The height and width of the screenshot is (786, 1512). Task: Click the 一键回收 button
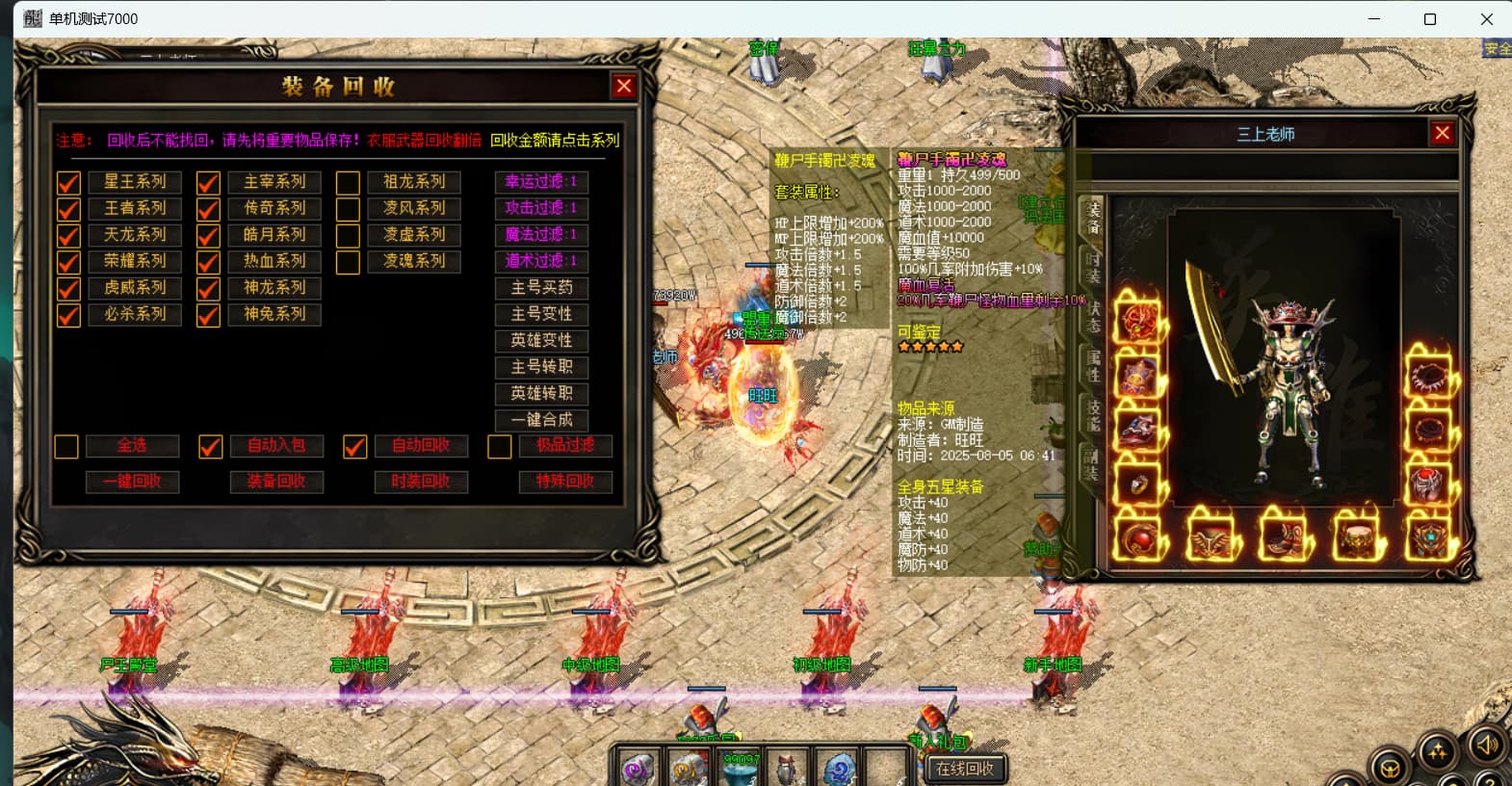pos(133,482)
